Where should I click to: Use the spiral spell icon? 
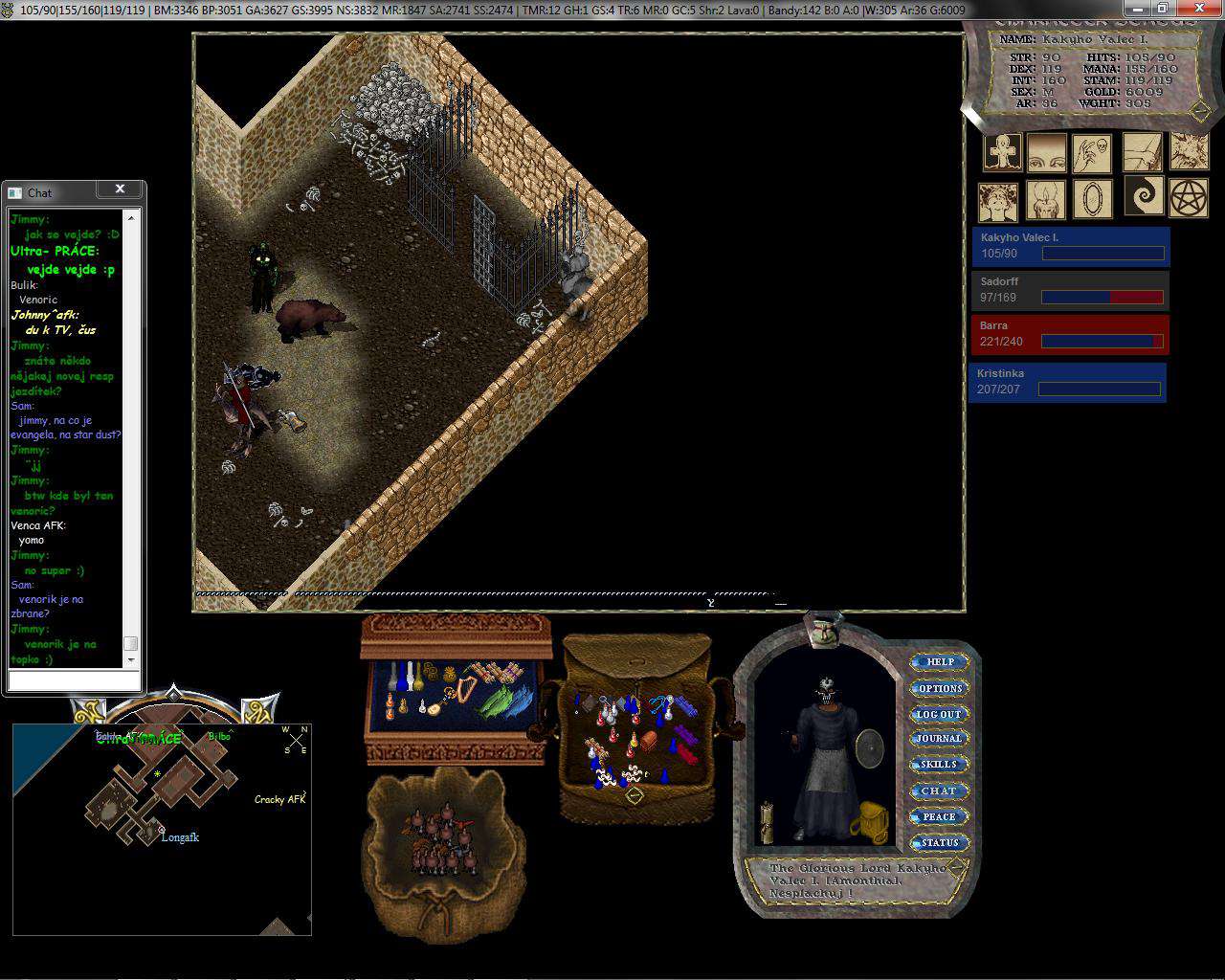click(x=1143, y=195)
